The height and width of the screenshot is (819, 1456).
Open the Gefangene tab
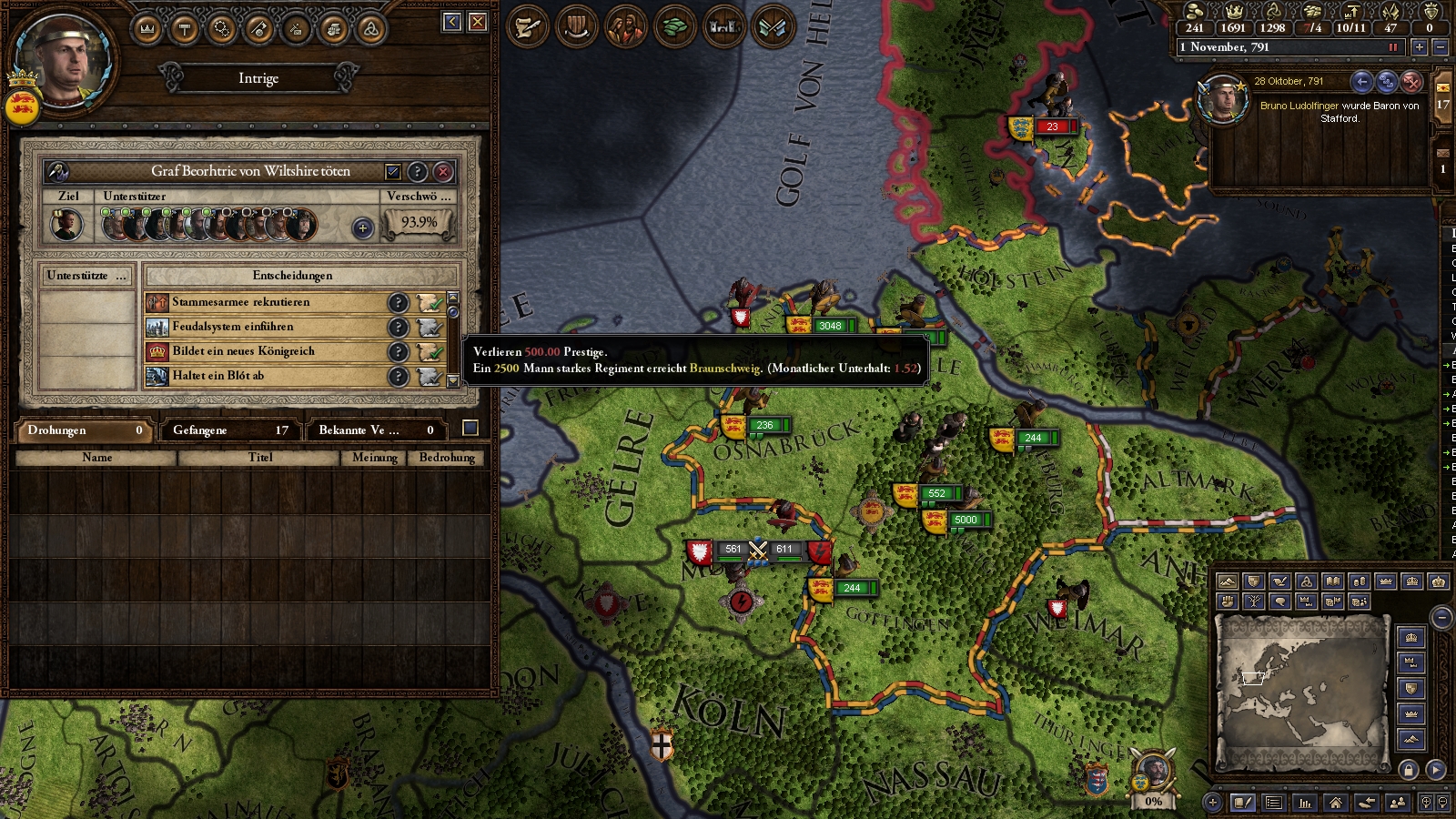click(229, 430)
